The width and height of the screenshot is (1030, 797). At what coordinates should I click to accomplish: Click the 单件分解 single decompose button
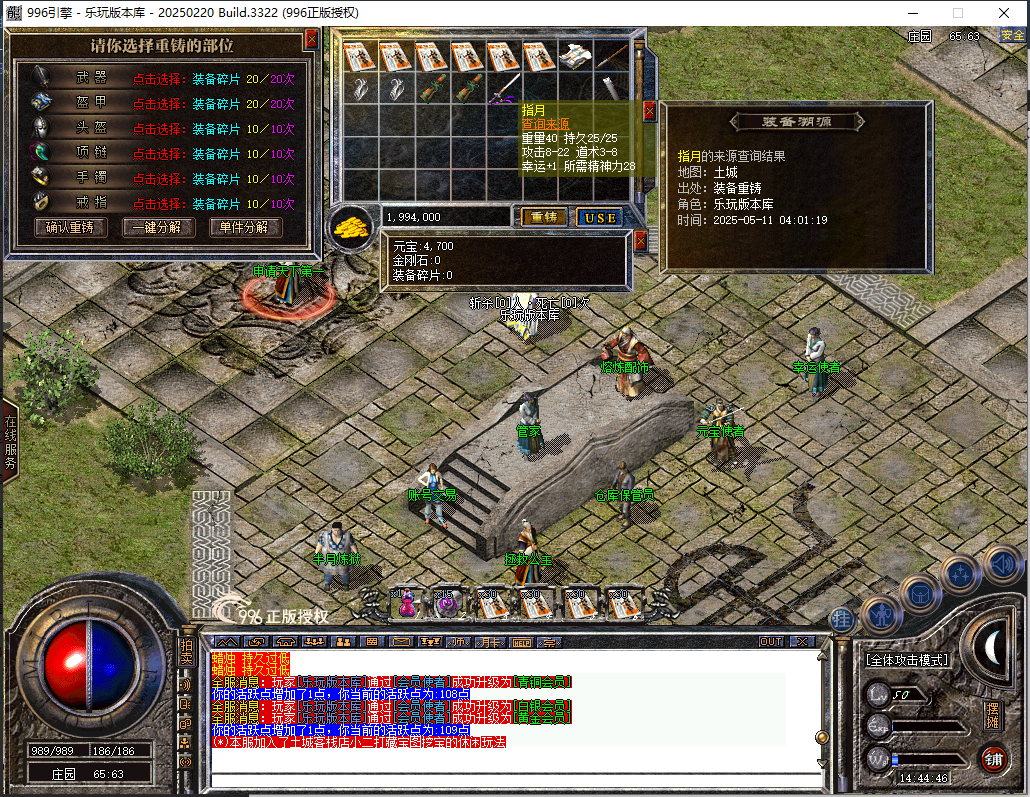(245, 227)
